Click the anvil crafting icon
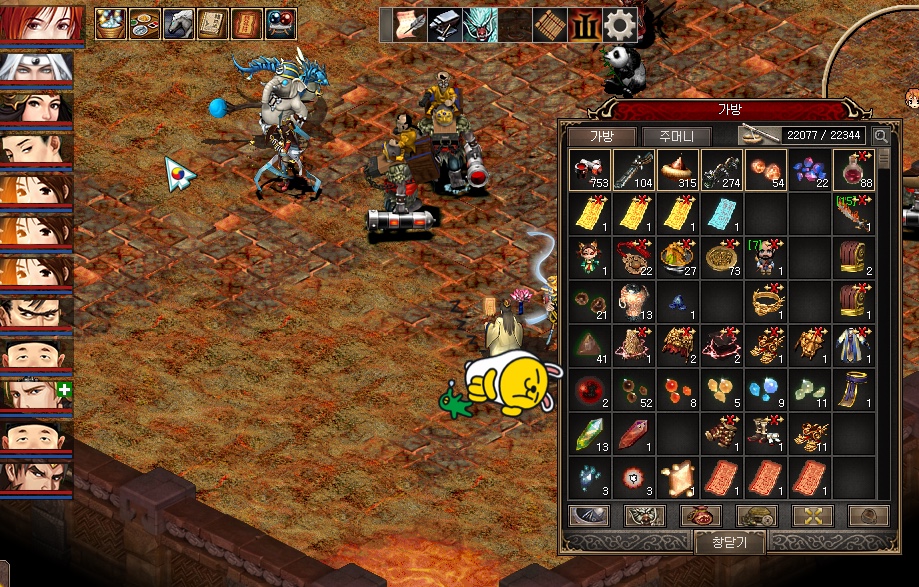Screen dimensions: 919x587 point(444,24)
